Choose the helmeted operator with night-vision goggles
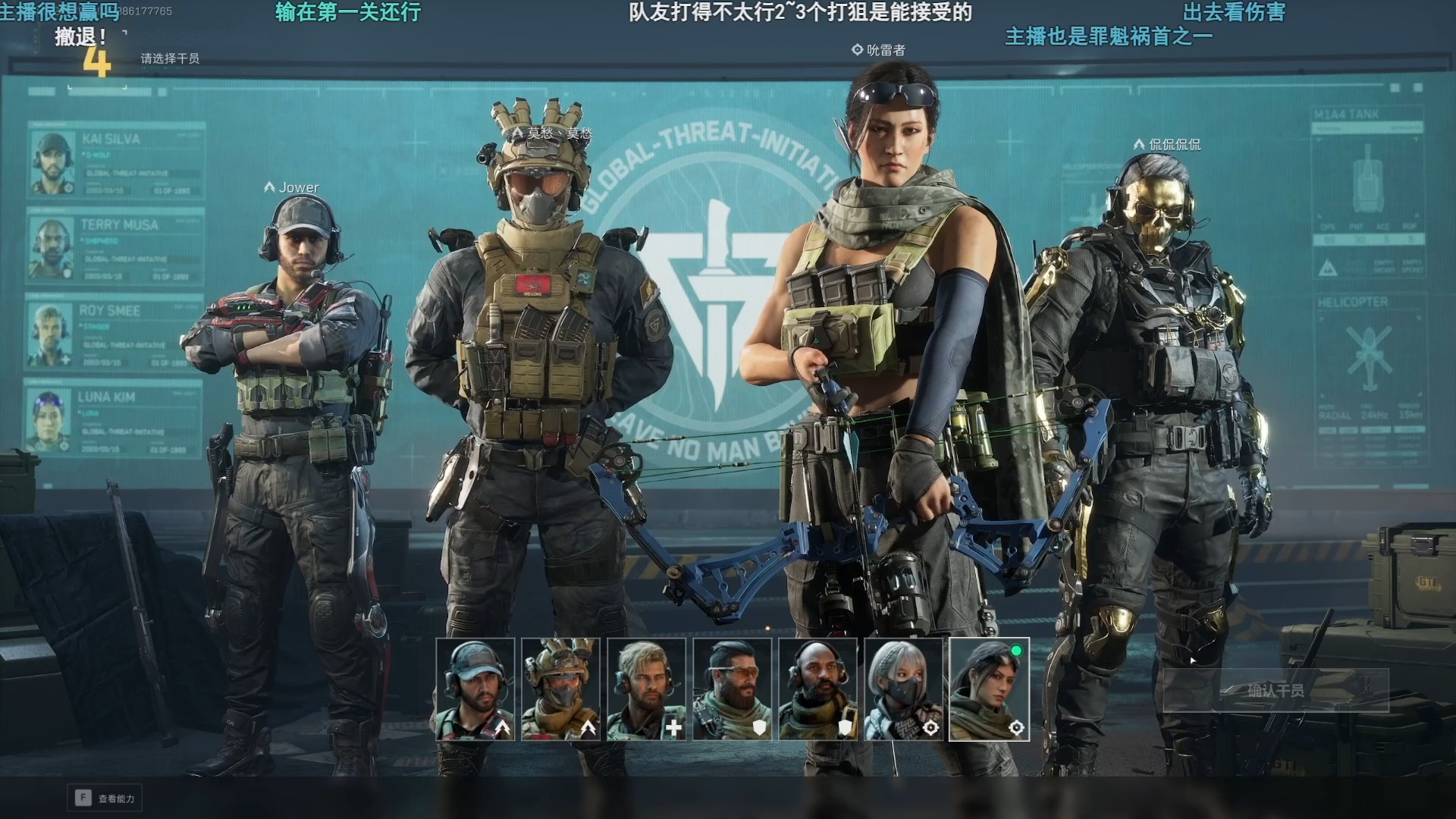 (561, 689)
